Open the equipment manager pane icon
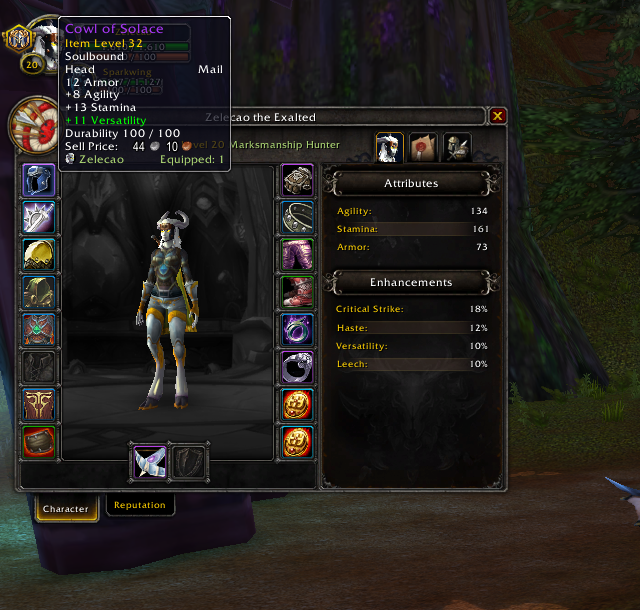The height and width of the screenshot is (610, 640). 457,148
